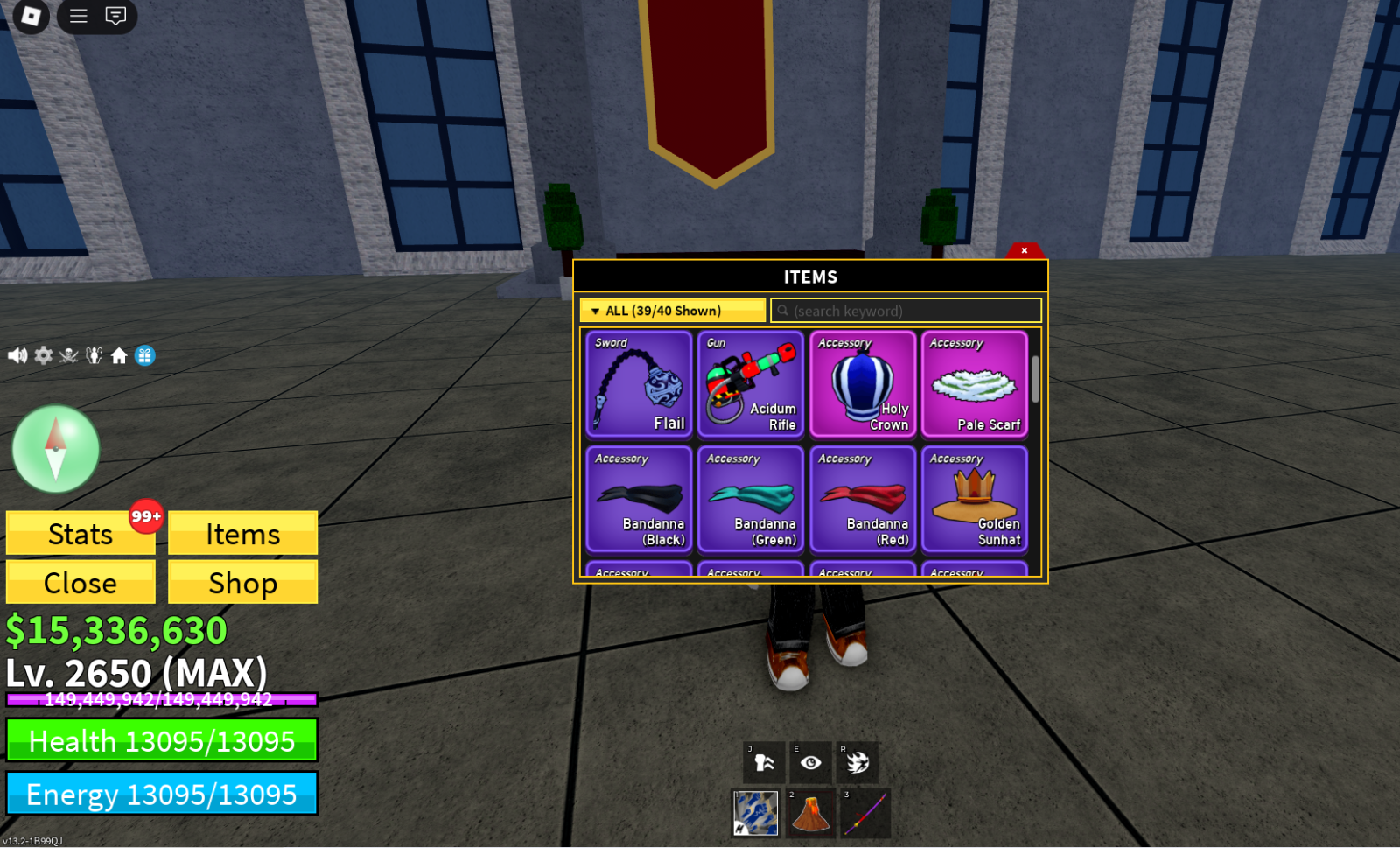Open the blue gift icon

click(x=146, y=354)
